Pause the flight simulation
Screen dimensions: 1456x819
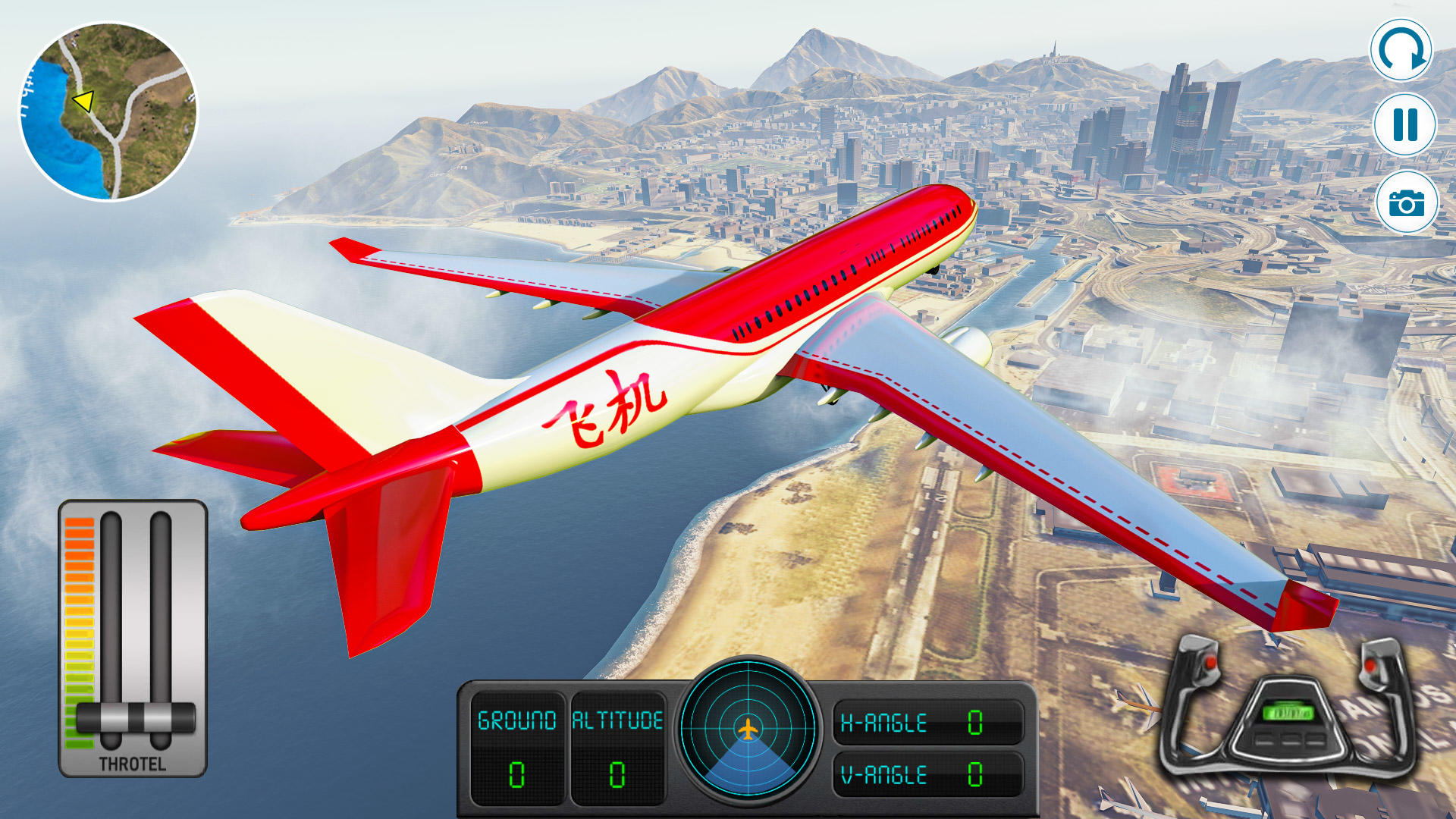pos(1403,124)
